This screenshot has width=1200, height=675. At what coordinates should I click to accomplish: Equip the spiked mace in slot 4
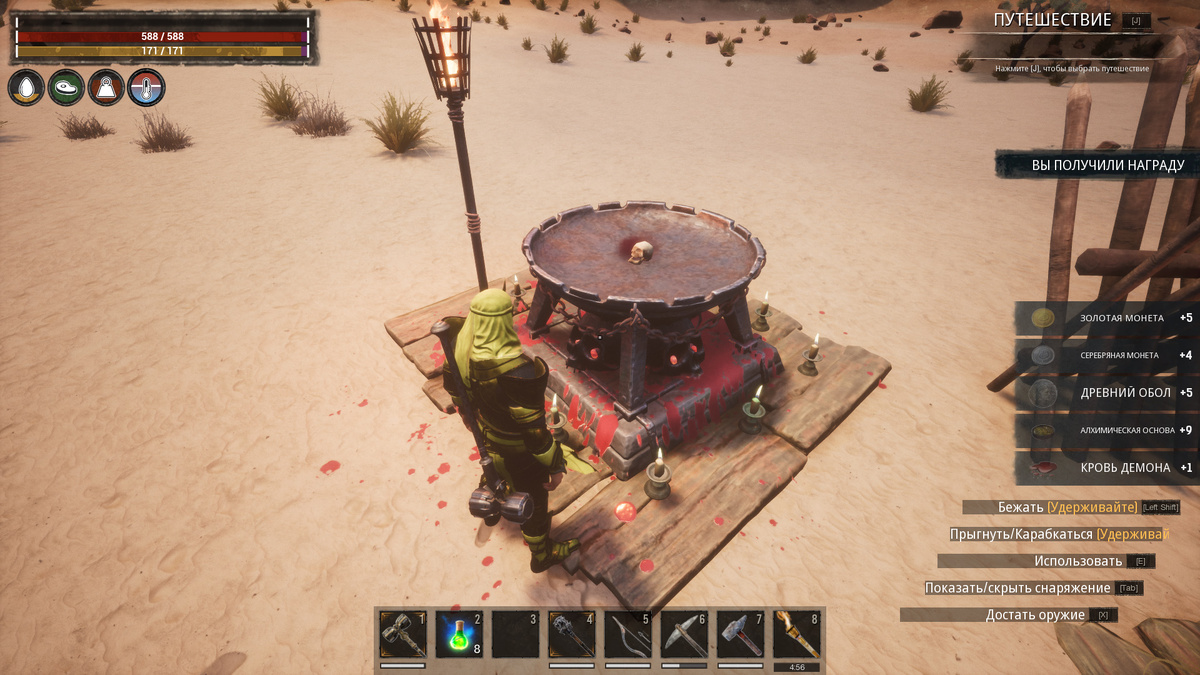click(572, 634)
